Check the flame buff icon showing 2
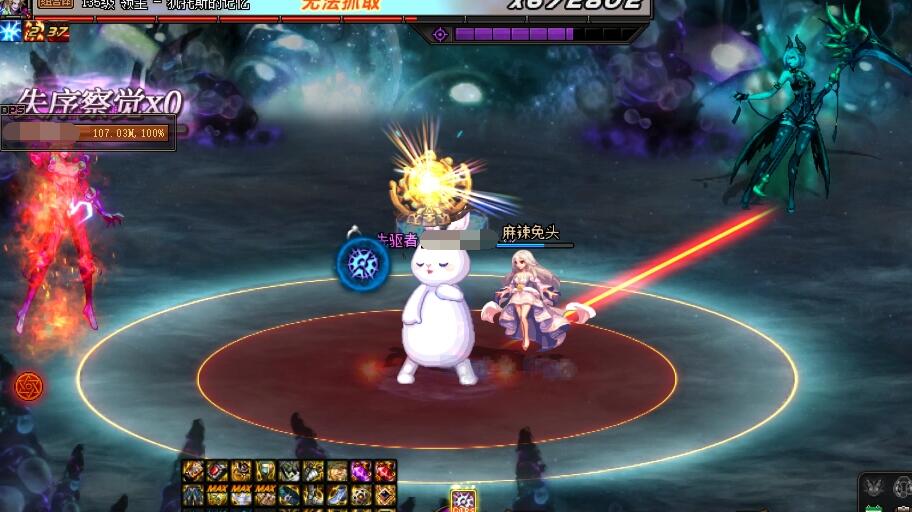The height and width of the screenshot is (512, 912). coord(34,32)
